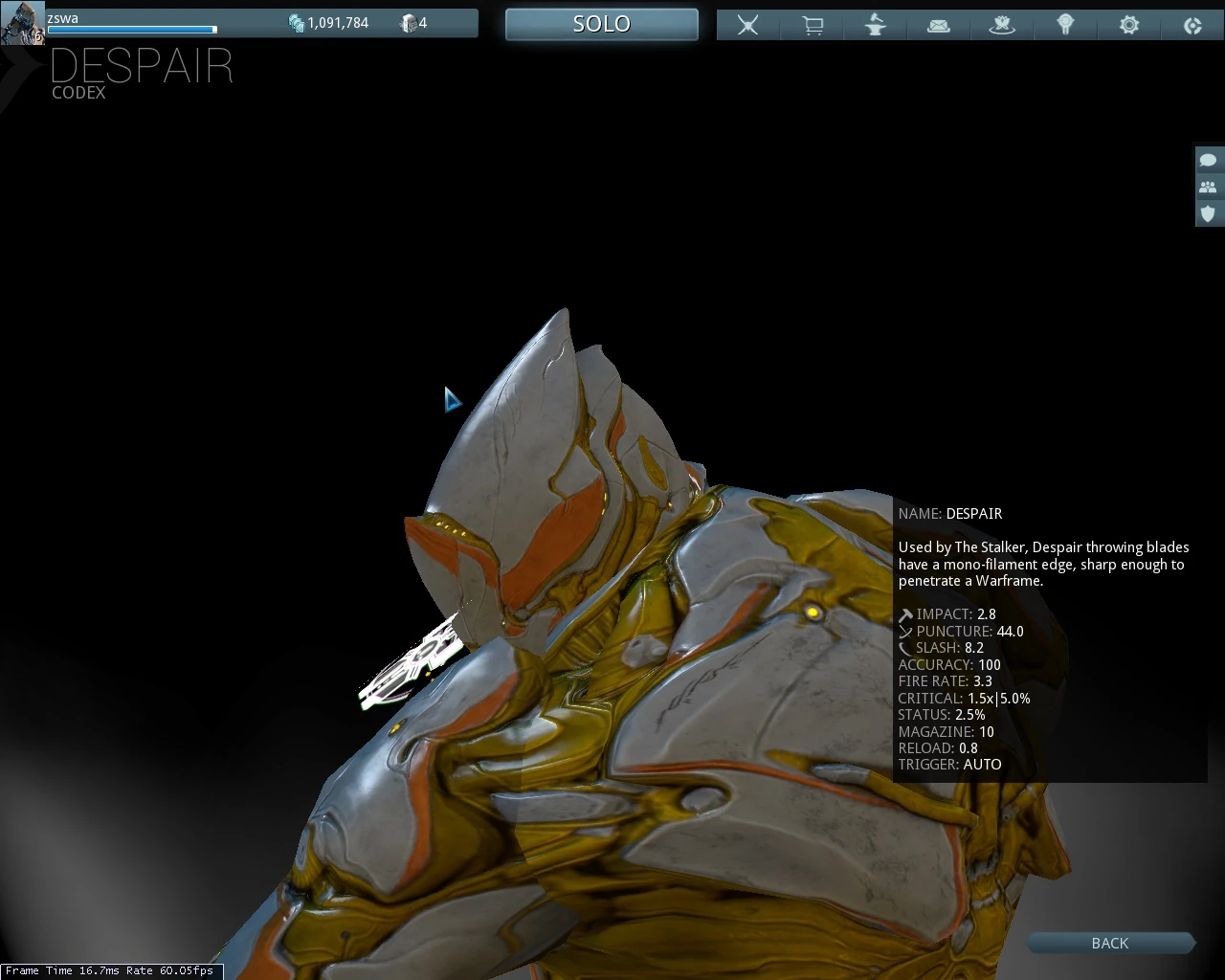
Task: Open the lotus flower menu icon
Action: [x=1002, y=25]
